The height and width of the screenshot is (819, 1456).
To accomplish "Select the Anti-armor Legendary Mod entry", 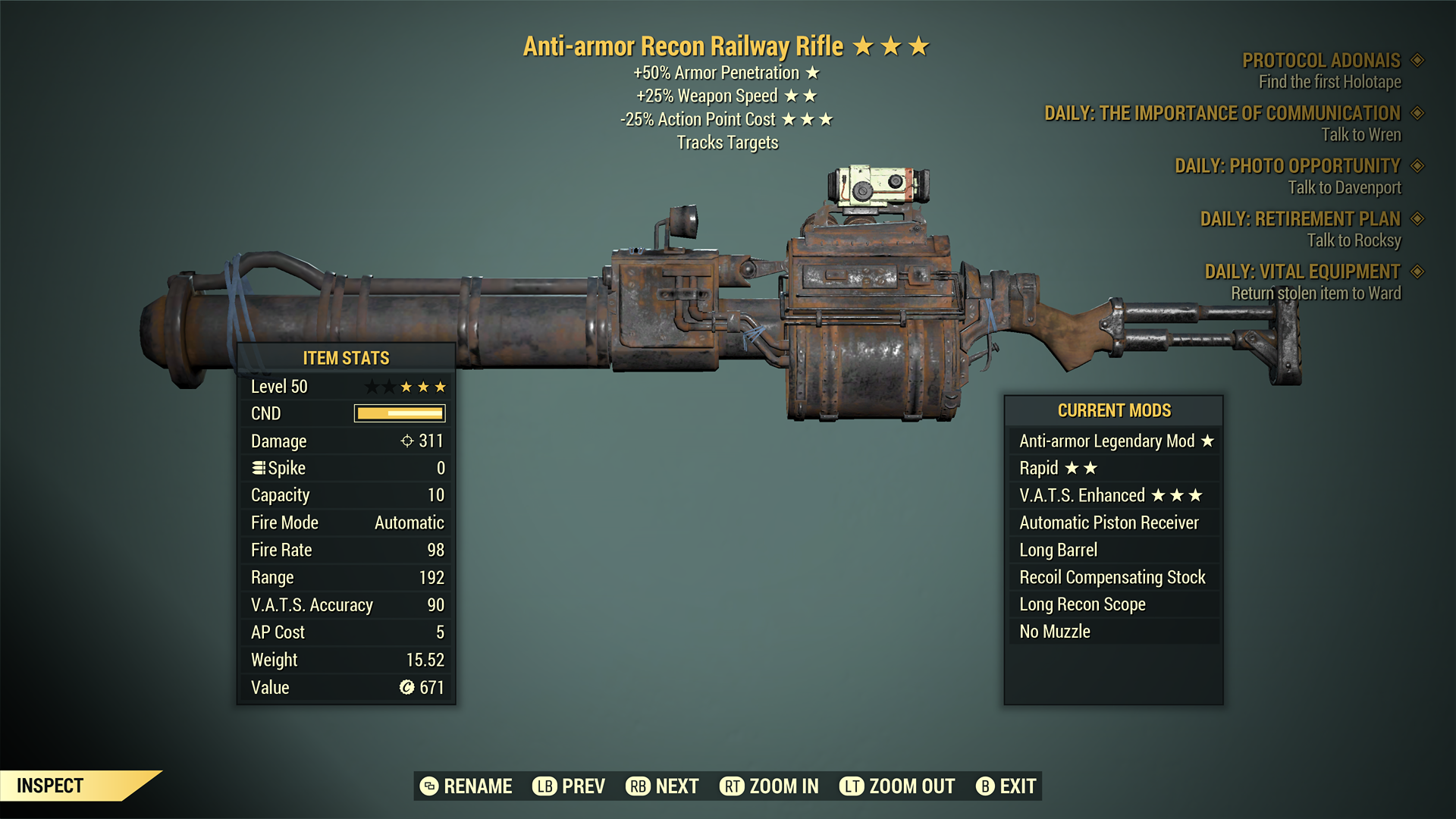I will point(1113,441).
